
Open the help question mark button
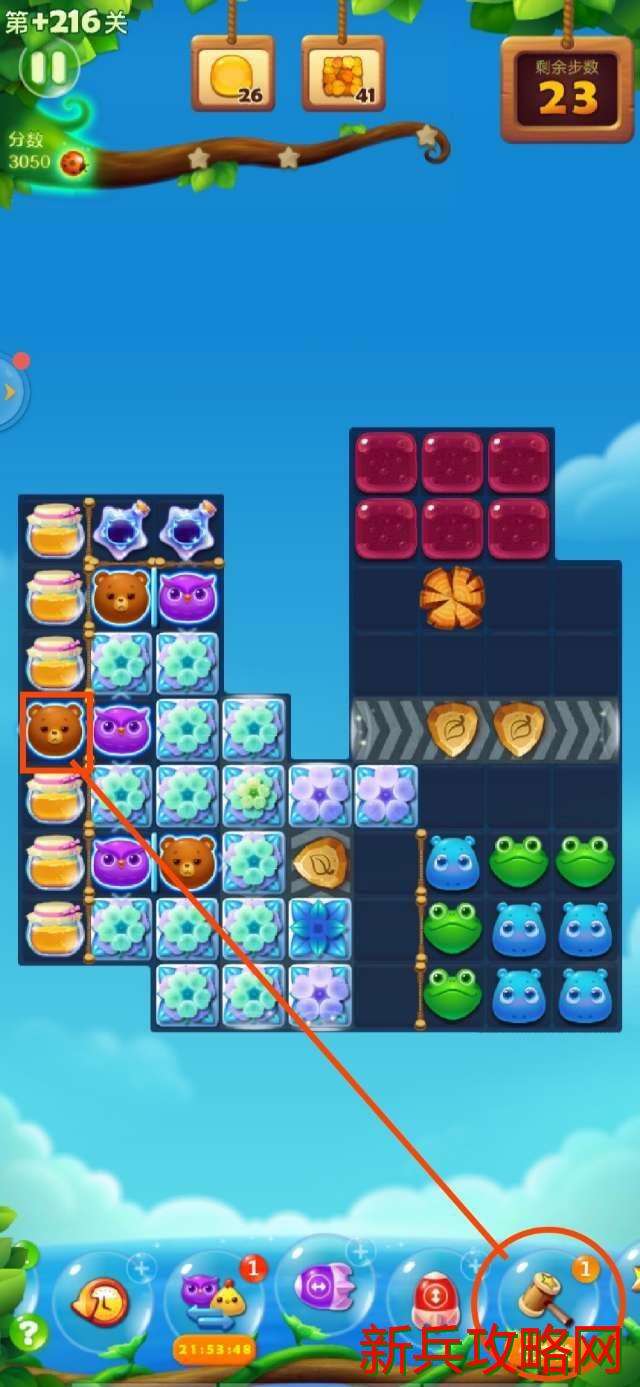(28, 1331)
